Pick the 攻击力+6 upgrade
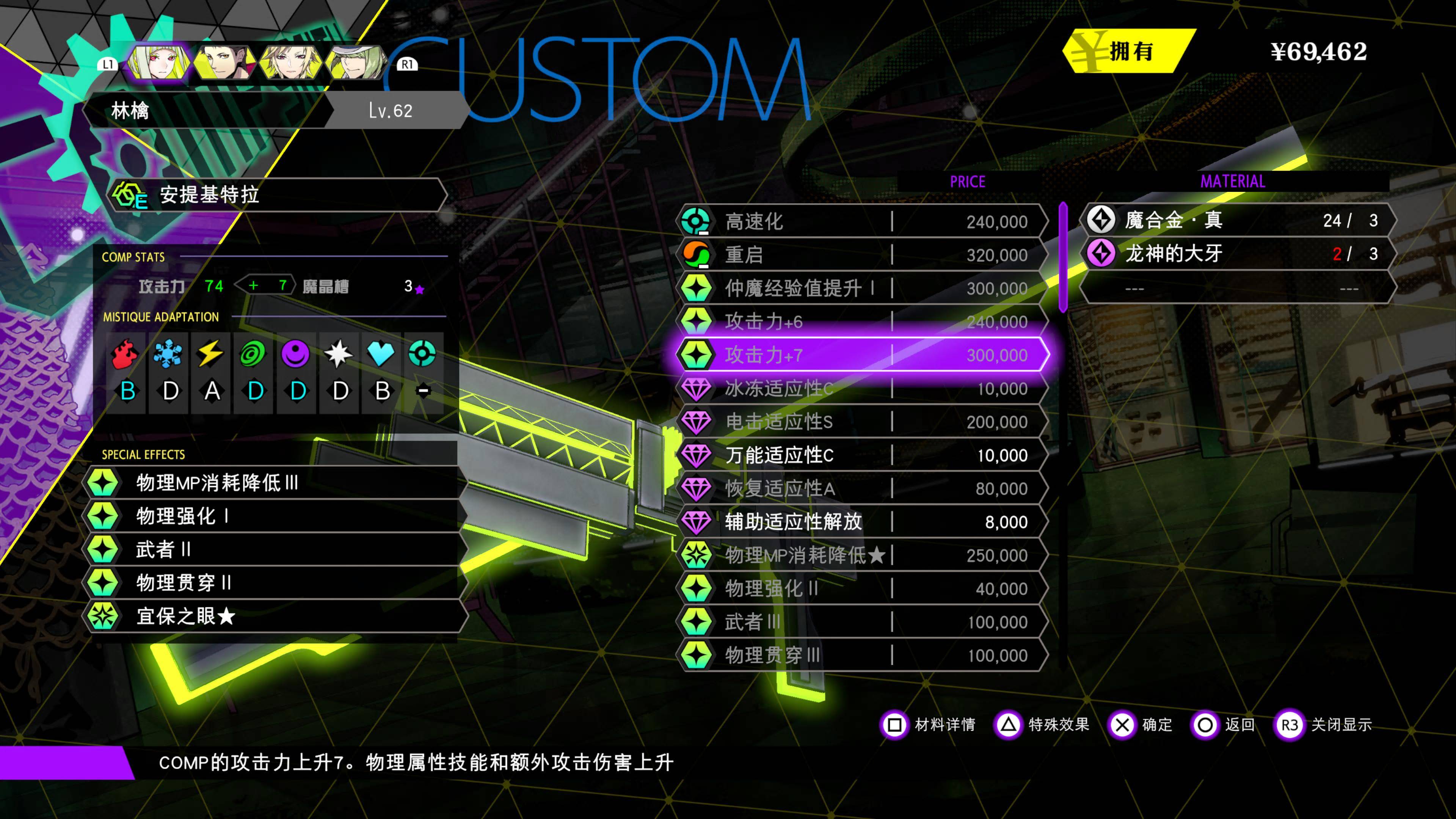 click(x=862, y=322)
